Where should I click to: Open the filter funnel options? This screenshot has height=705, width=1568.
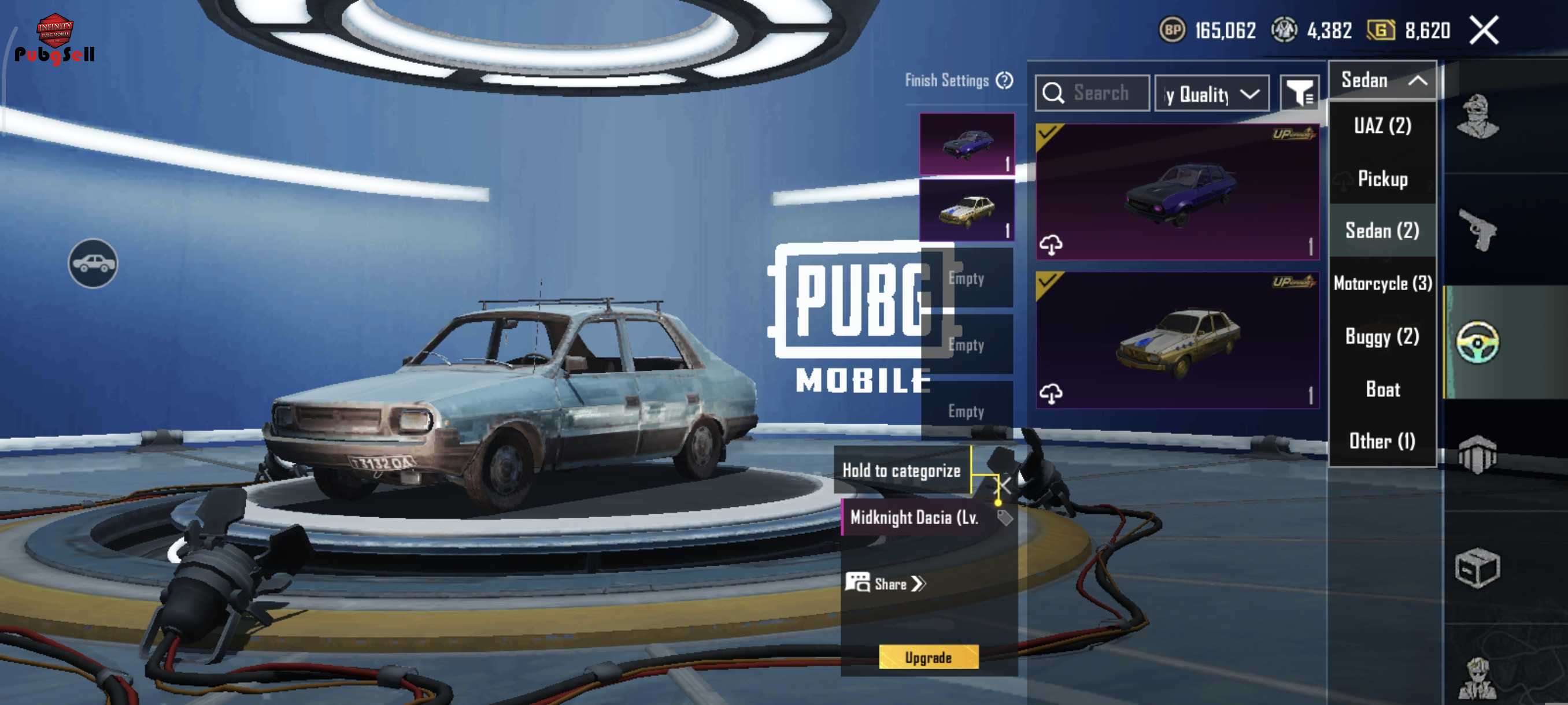1299,93
